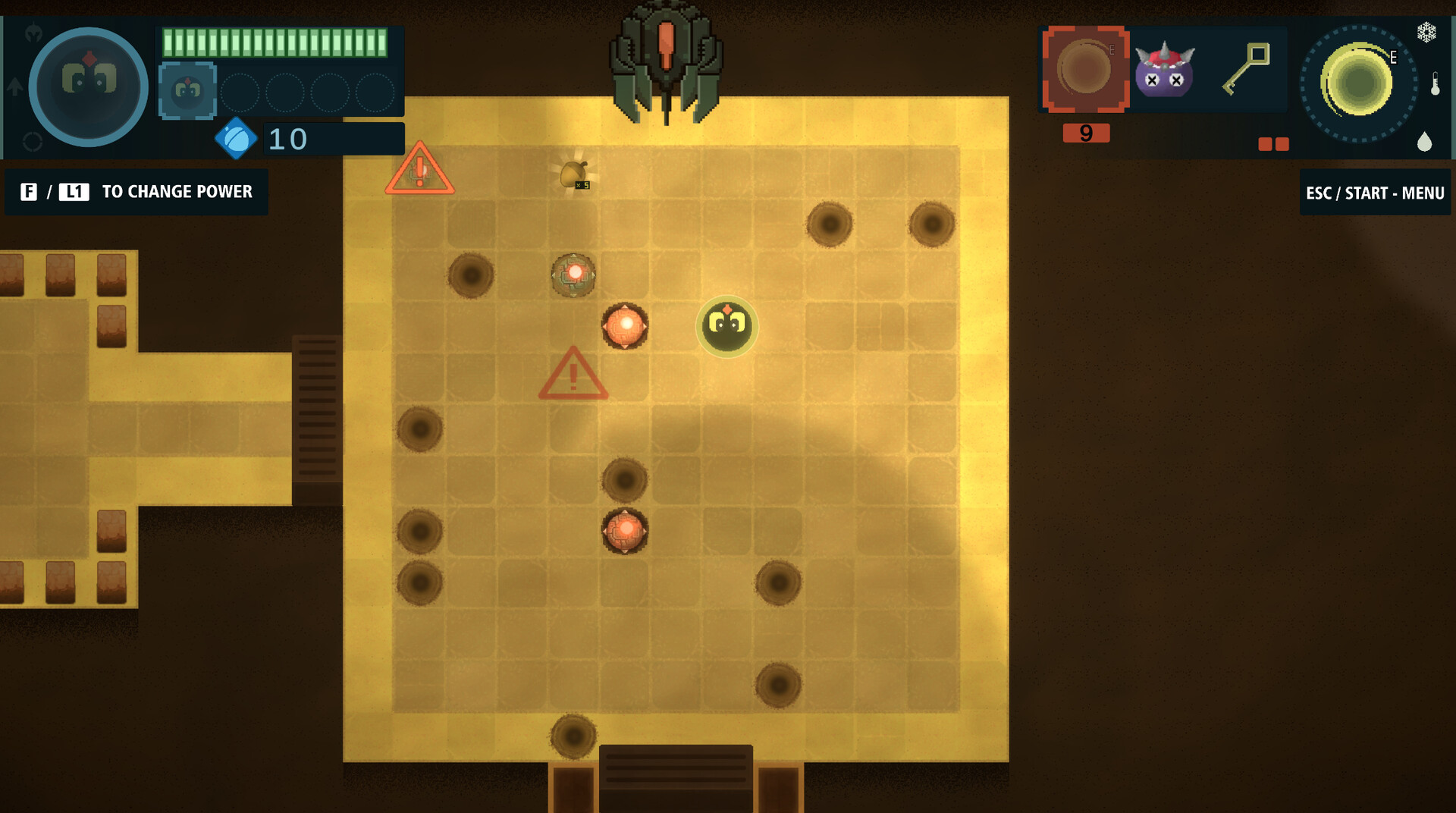This screenshot has width=1456, height=813.
Task: Expand the first empty power slot
Action: pos(240,93)
